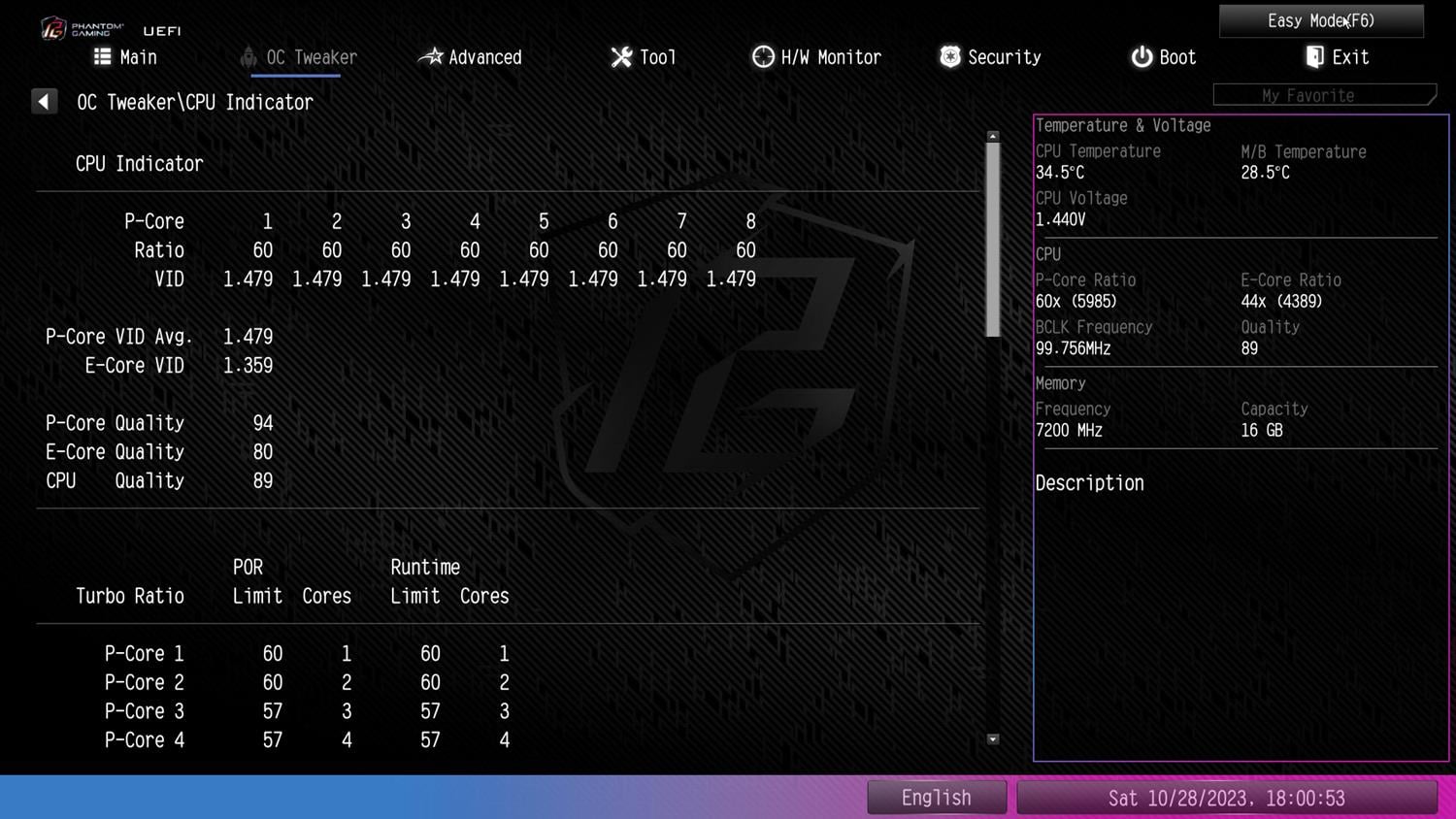Select the OC Tweaker tab
This screenshot has width=1456, height=819.
[x=299, y=57]
